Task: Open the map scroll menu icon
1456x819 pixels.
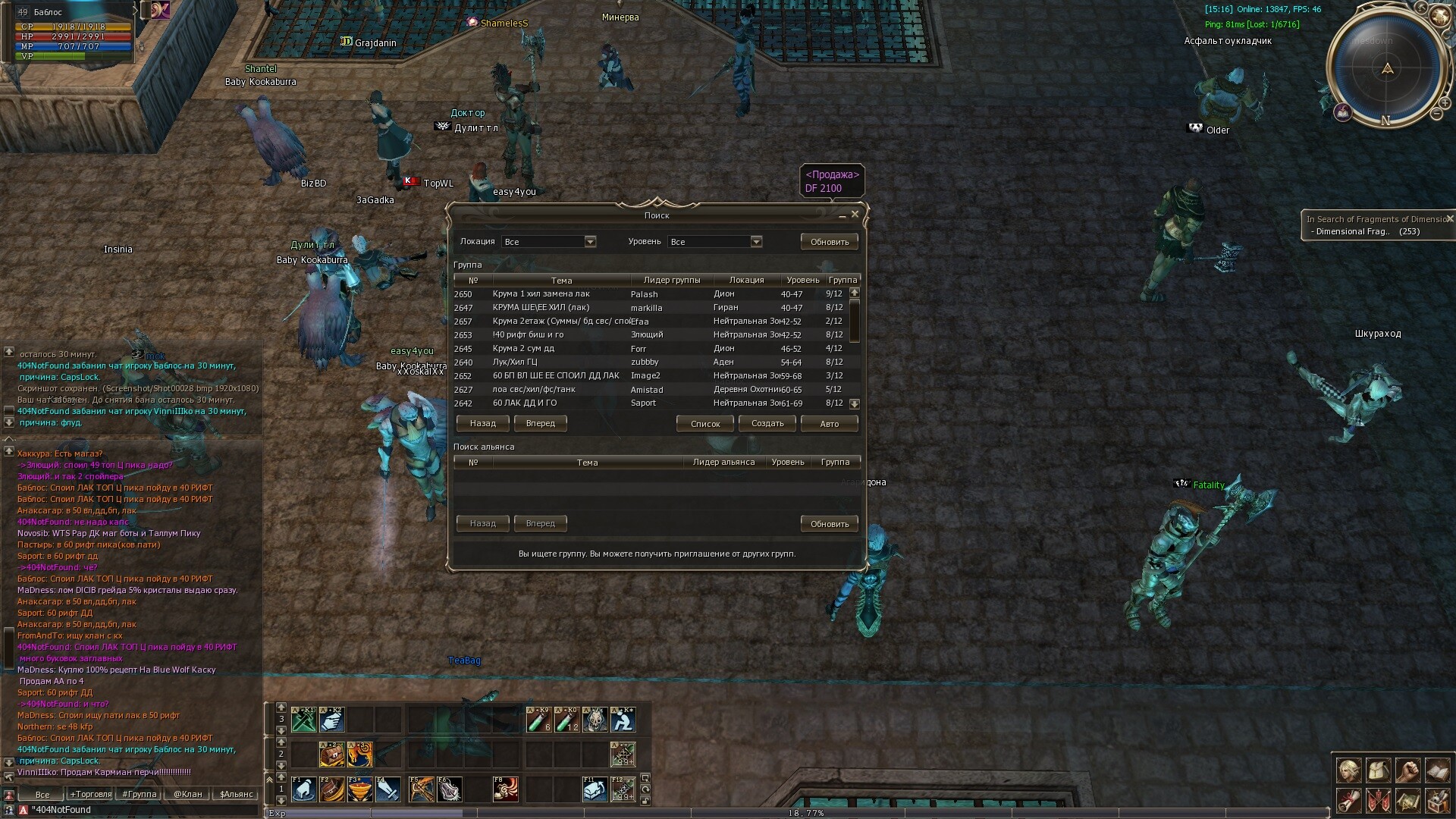Action: (x=1407, y=801)
